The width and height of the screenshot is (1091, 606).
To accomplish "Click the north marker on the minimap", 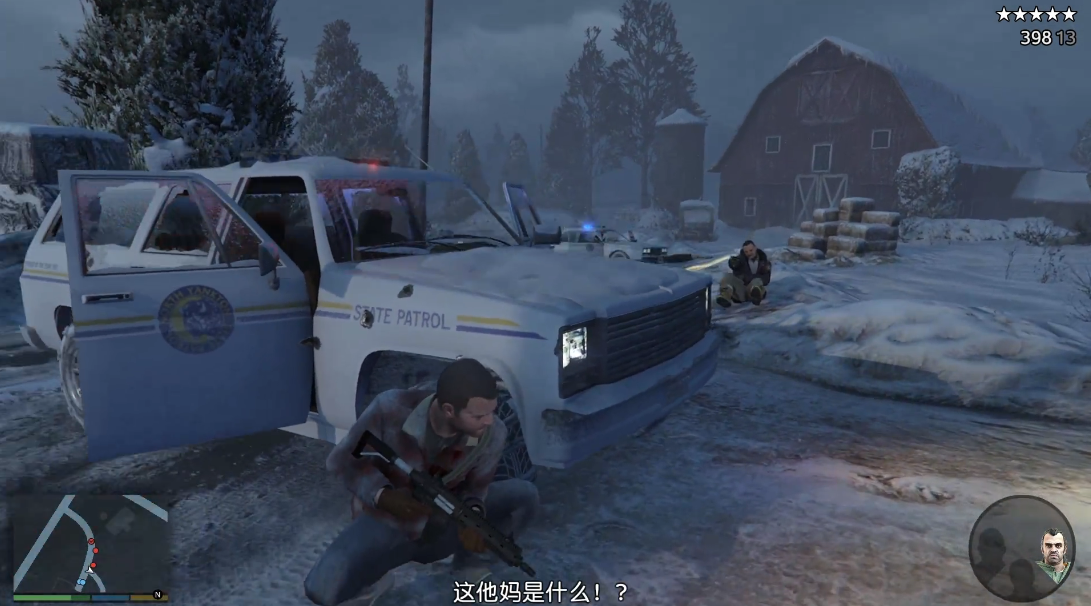I will point(157,595).
